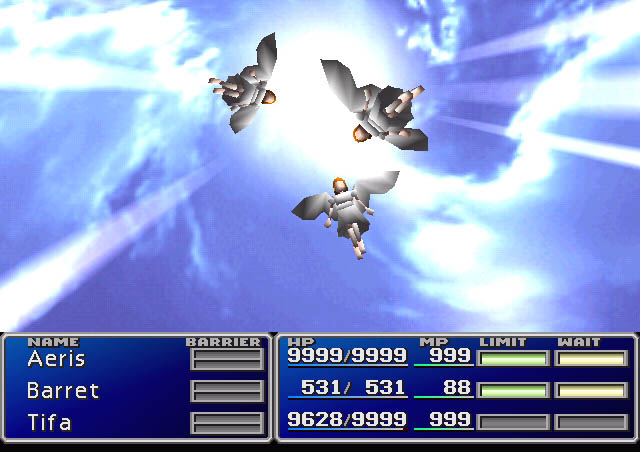Image resolution: width=640 pixels, height=452 pixels.
Task: Choose Barret's name row
Action: pyautogui.click(x=63, y=391)
